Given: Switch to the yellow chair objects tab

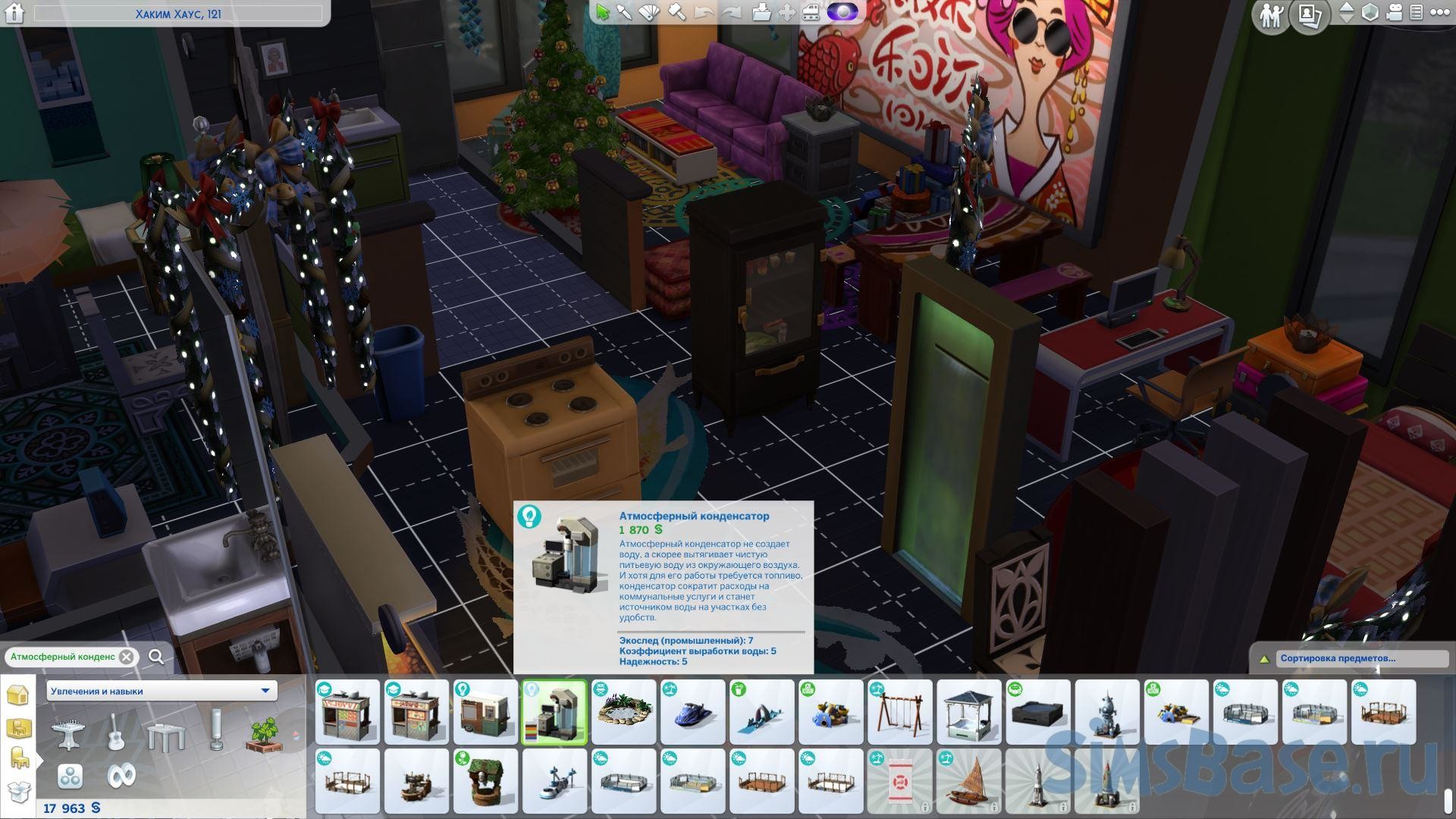Looking at the screenshot, I should pyautogui.click(x=17, y=758).
